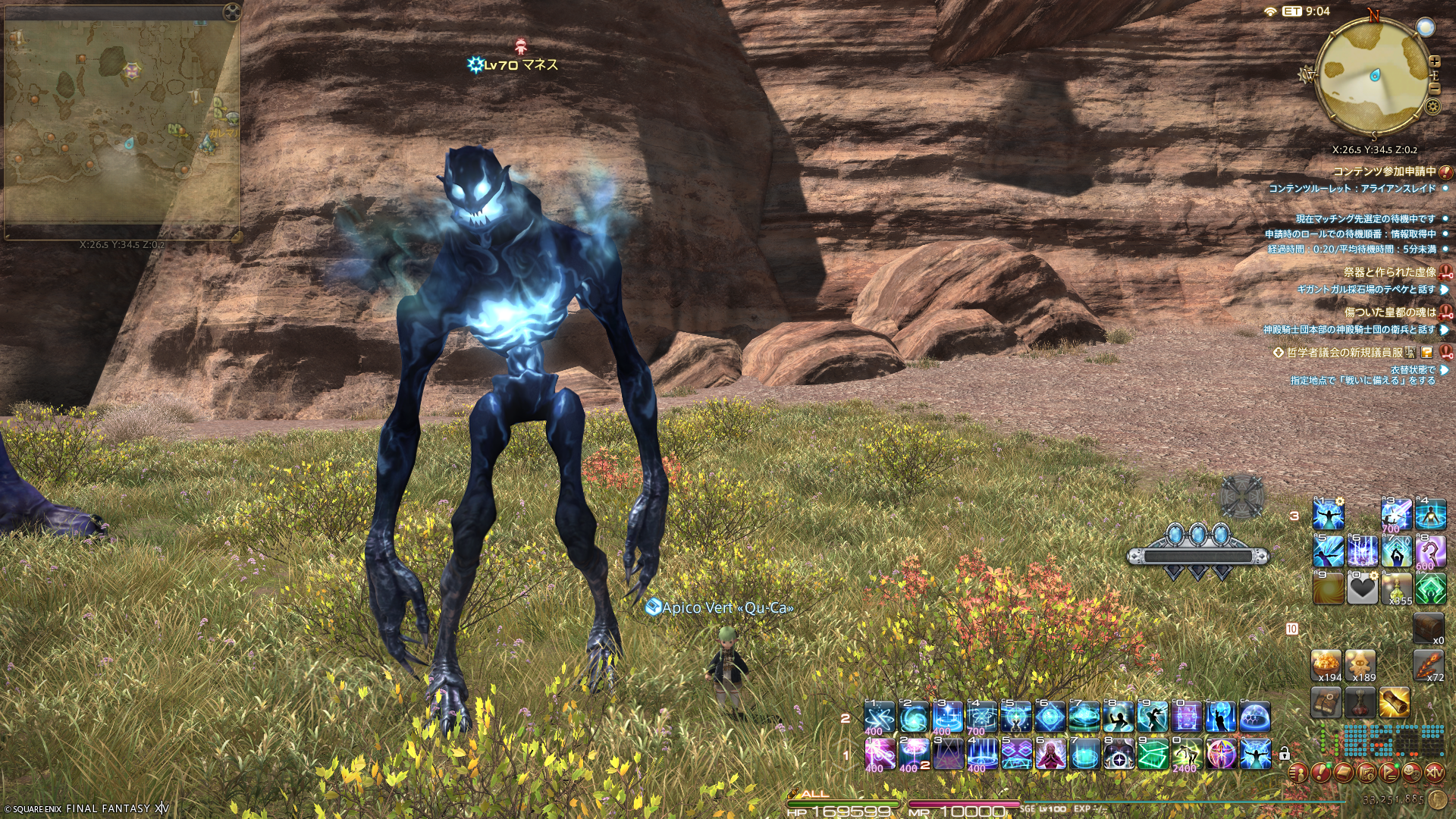Activate the blue dome barrier ability
The height and width of the screenshot is (819, 1456).
tap(1254, 717)
